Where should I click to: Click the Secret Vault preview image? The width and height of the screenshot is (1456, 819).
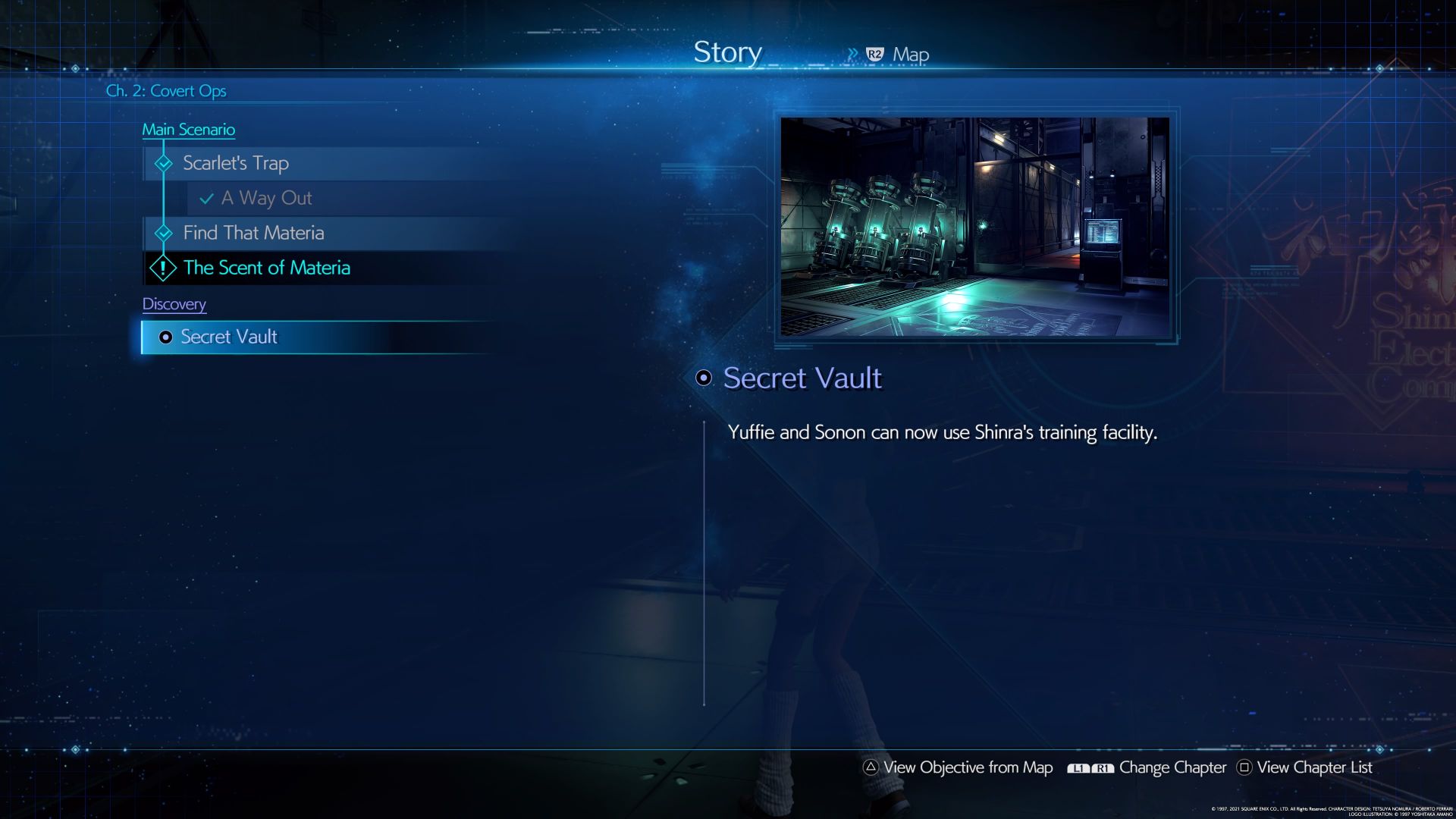point(976,228)
